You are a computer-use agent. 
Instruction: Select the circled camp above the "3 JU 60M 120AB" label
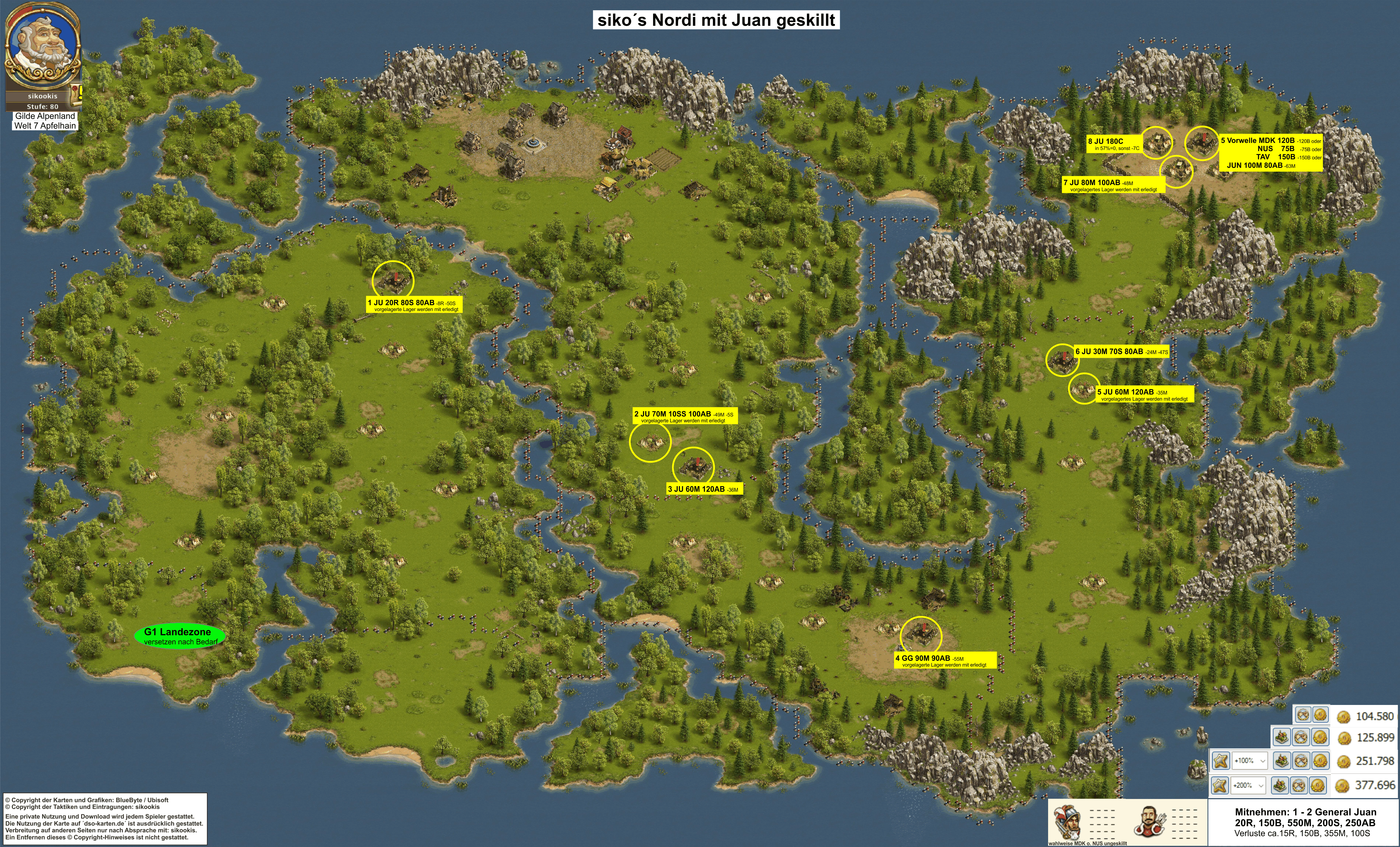coord(693,467)
